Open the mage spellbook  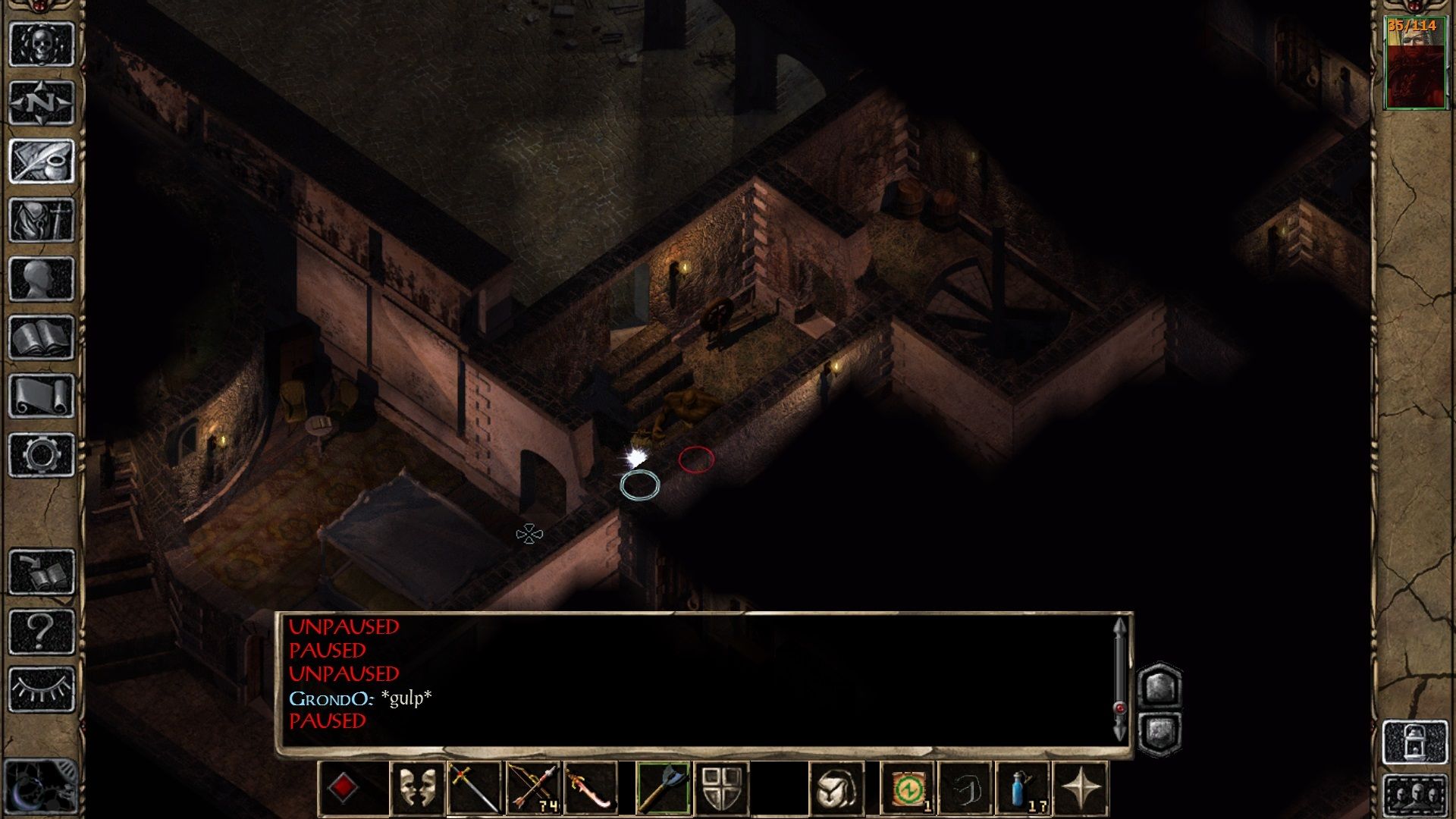42,337
